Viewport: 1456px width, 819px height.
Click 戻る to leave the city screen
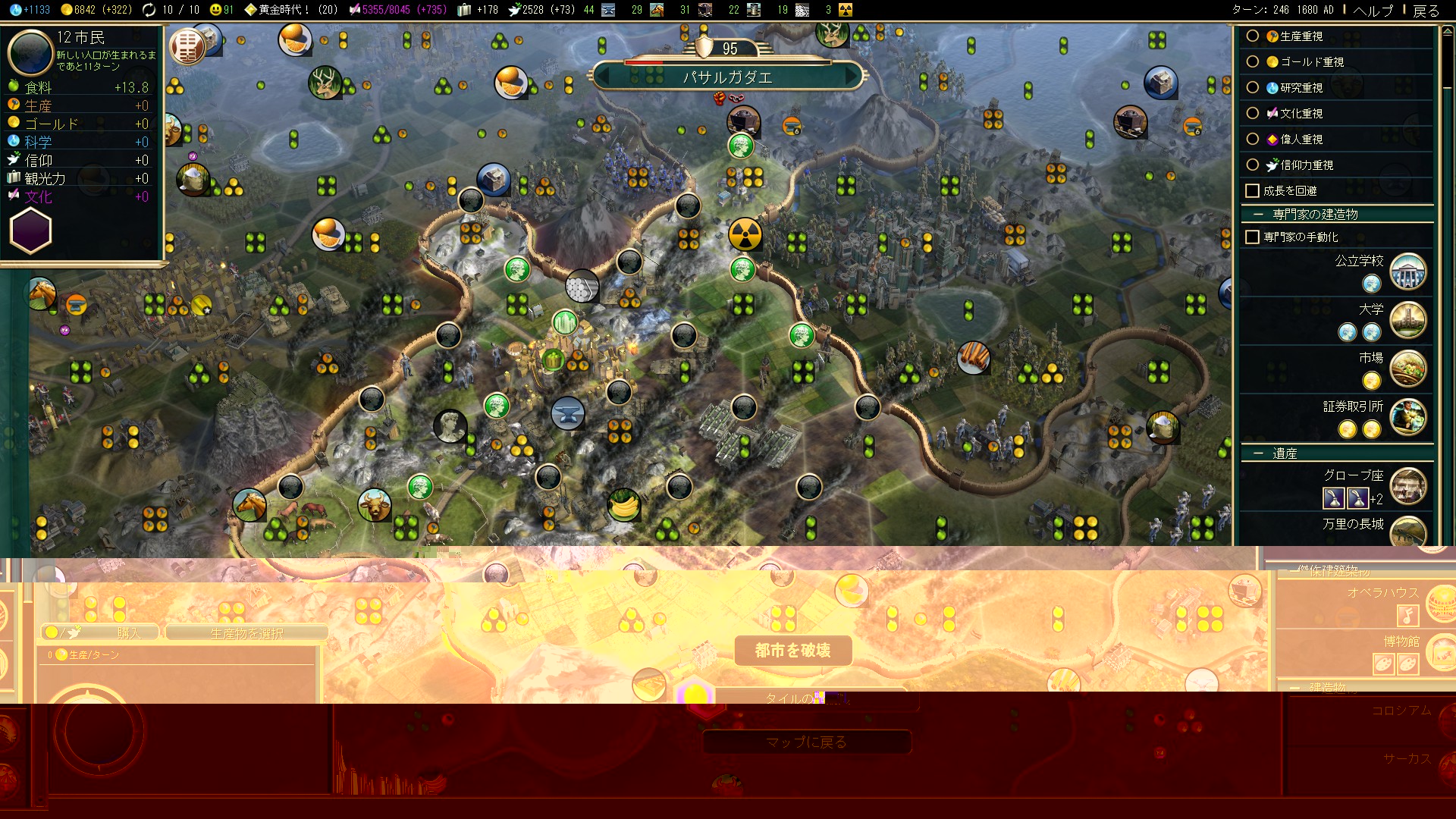click(1426, 10)
